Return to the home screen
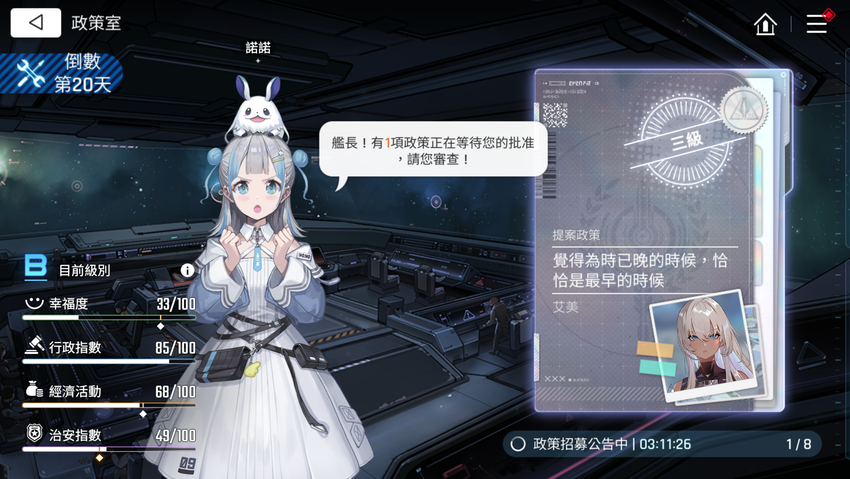Viewport: 850px width, 479px height. [766, 24]
